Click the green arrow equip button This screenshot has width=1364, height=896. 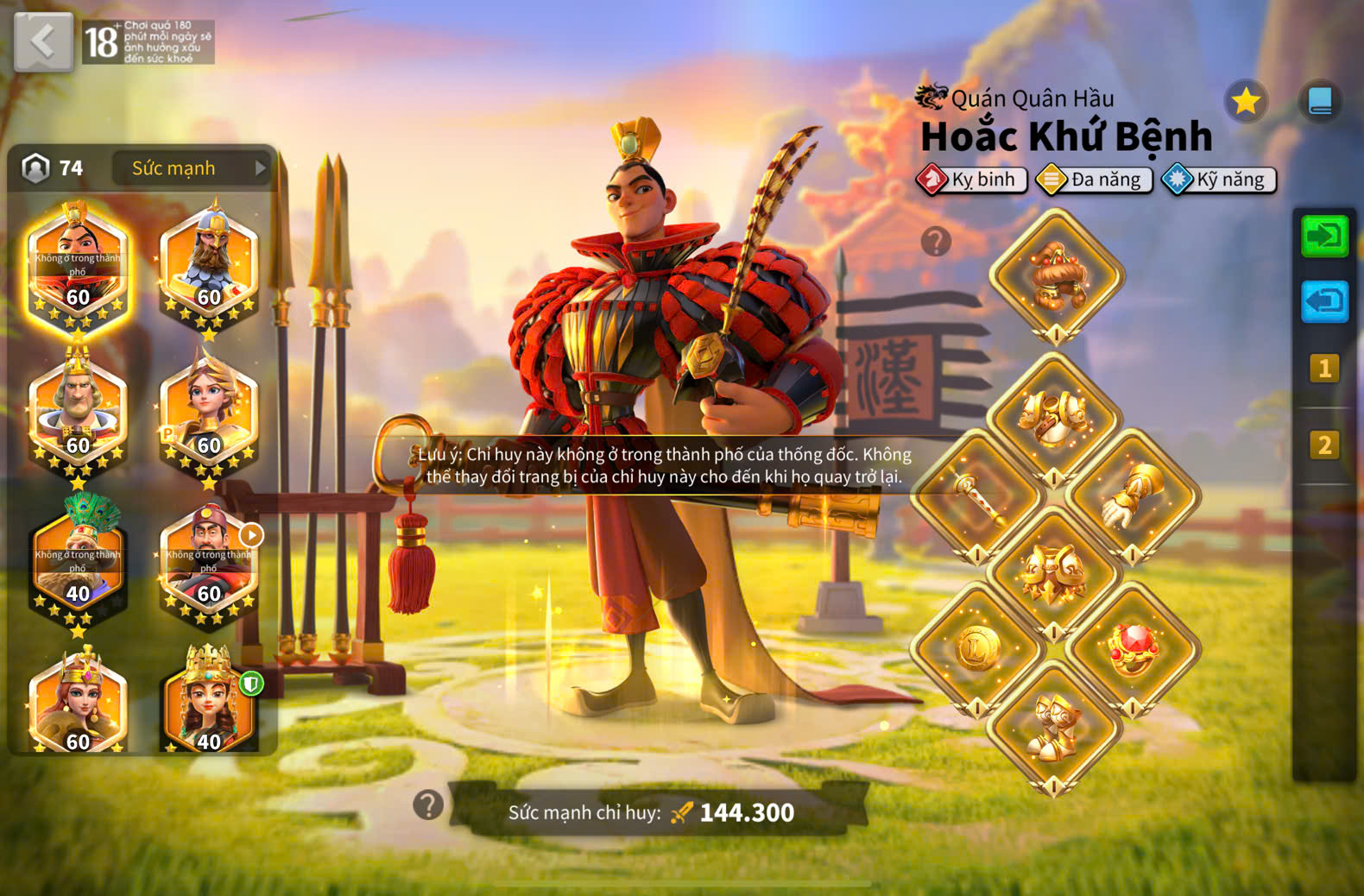pos(1324,236)
